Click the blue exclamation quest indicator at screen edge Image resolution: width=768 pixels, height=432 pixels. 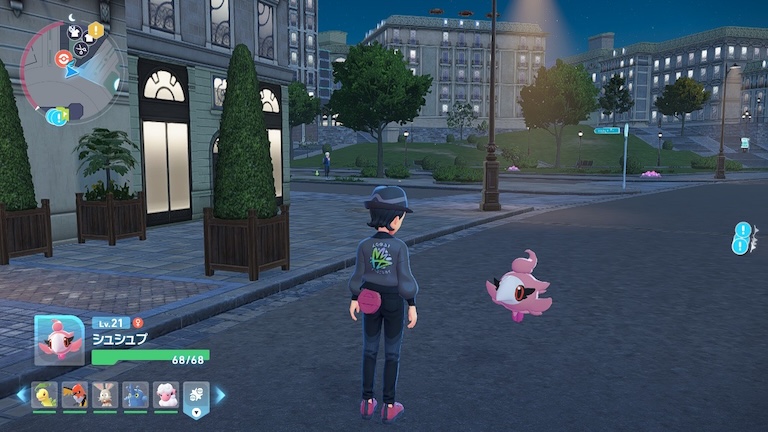741,238
